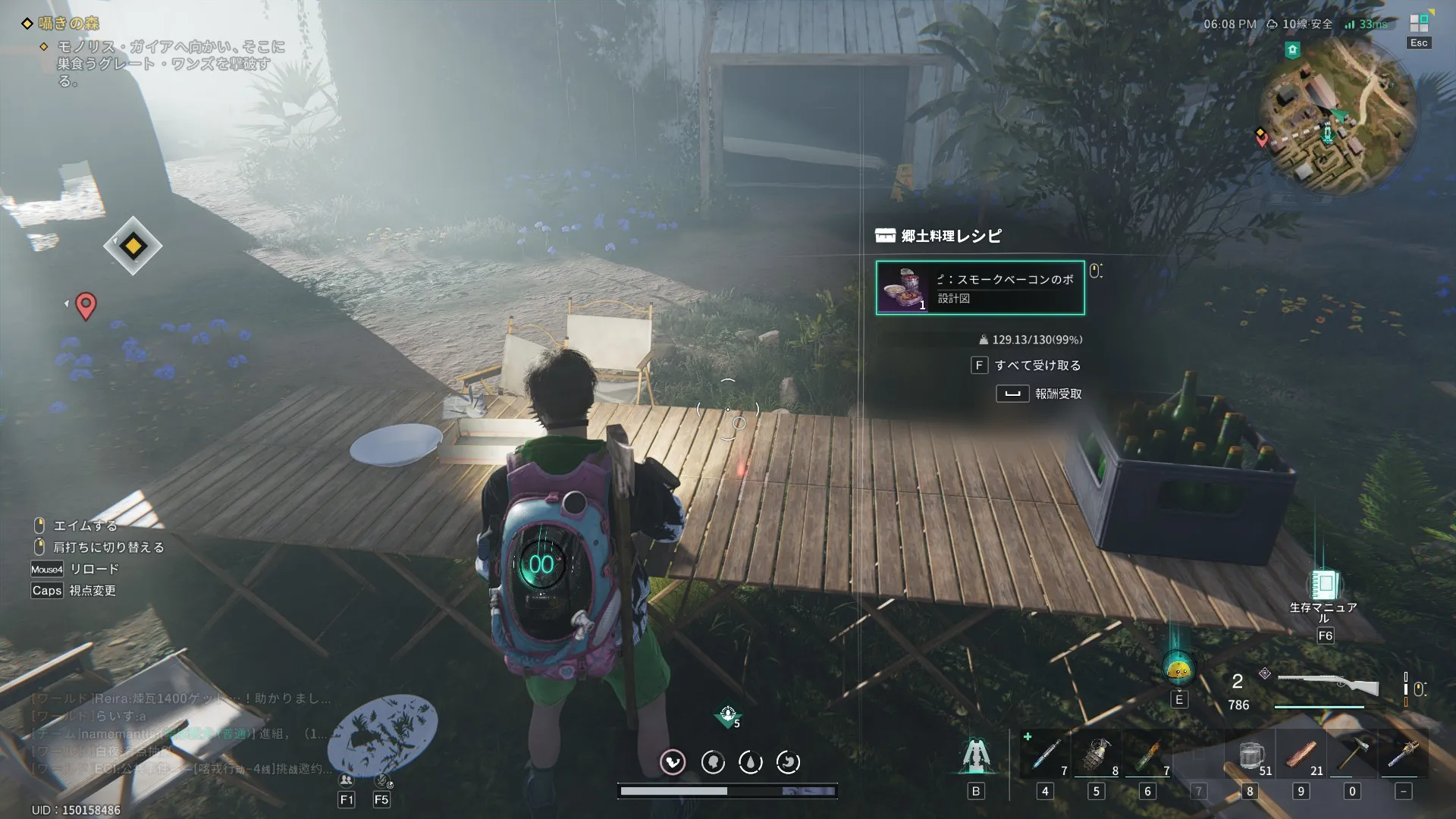The height and width of the screenshot is (819, 1456).
Task: Equip the hammer hotbar slot
Action: pos(1352,755)
